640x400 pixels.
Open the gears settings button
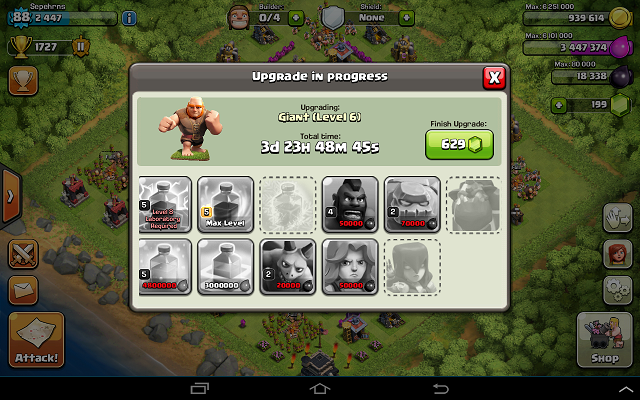[616, 290]
